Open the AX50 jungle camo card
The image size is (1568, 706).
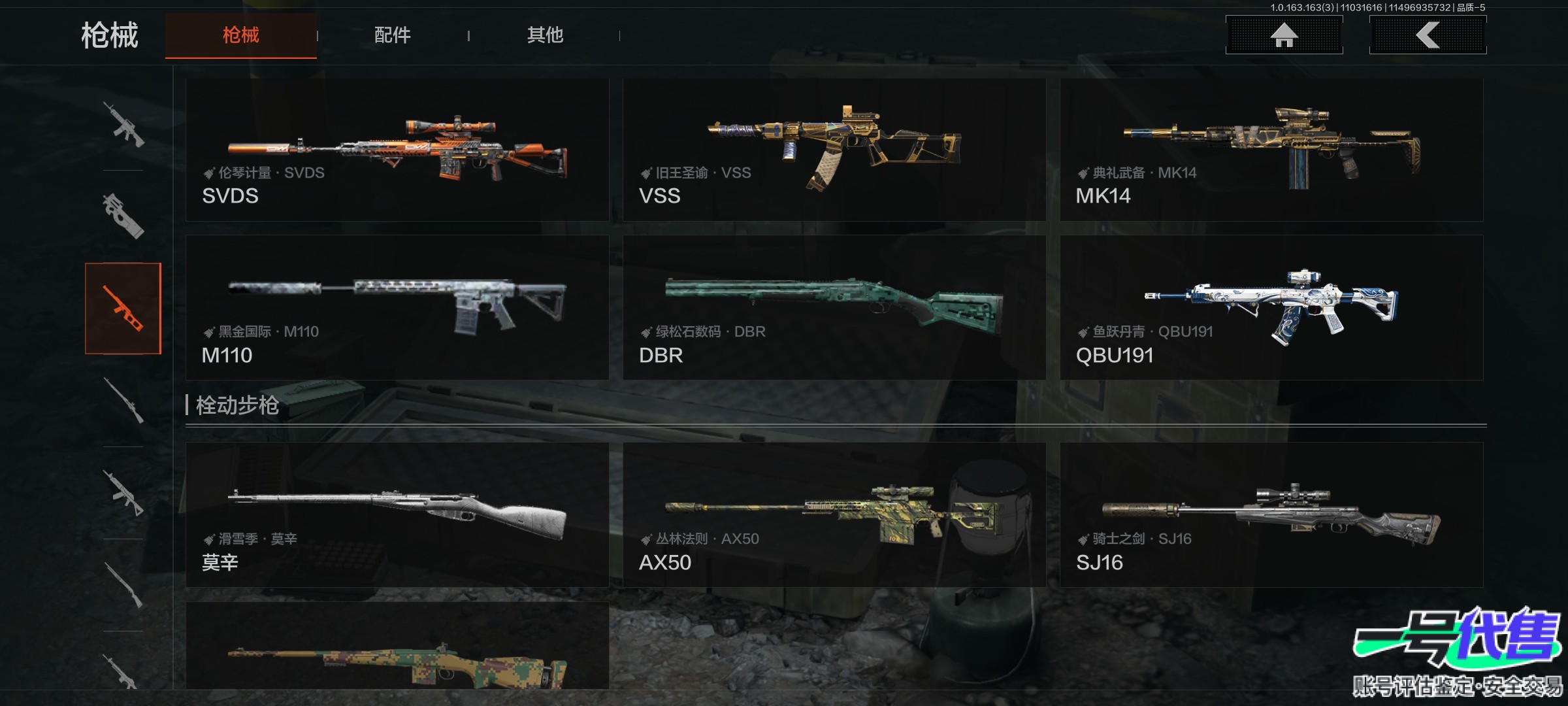[834, 515]
